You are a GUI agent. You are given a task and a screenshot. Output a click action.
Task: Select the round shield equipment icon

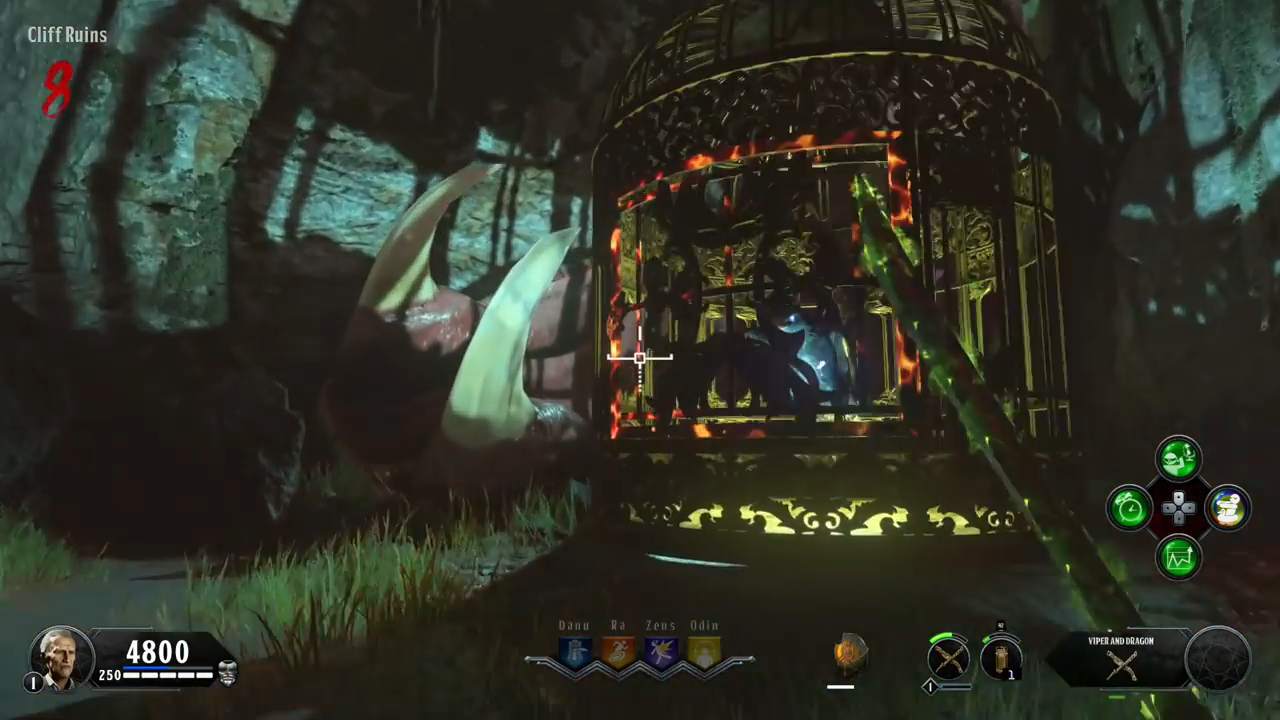tap(849, 655)
